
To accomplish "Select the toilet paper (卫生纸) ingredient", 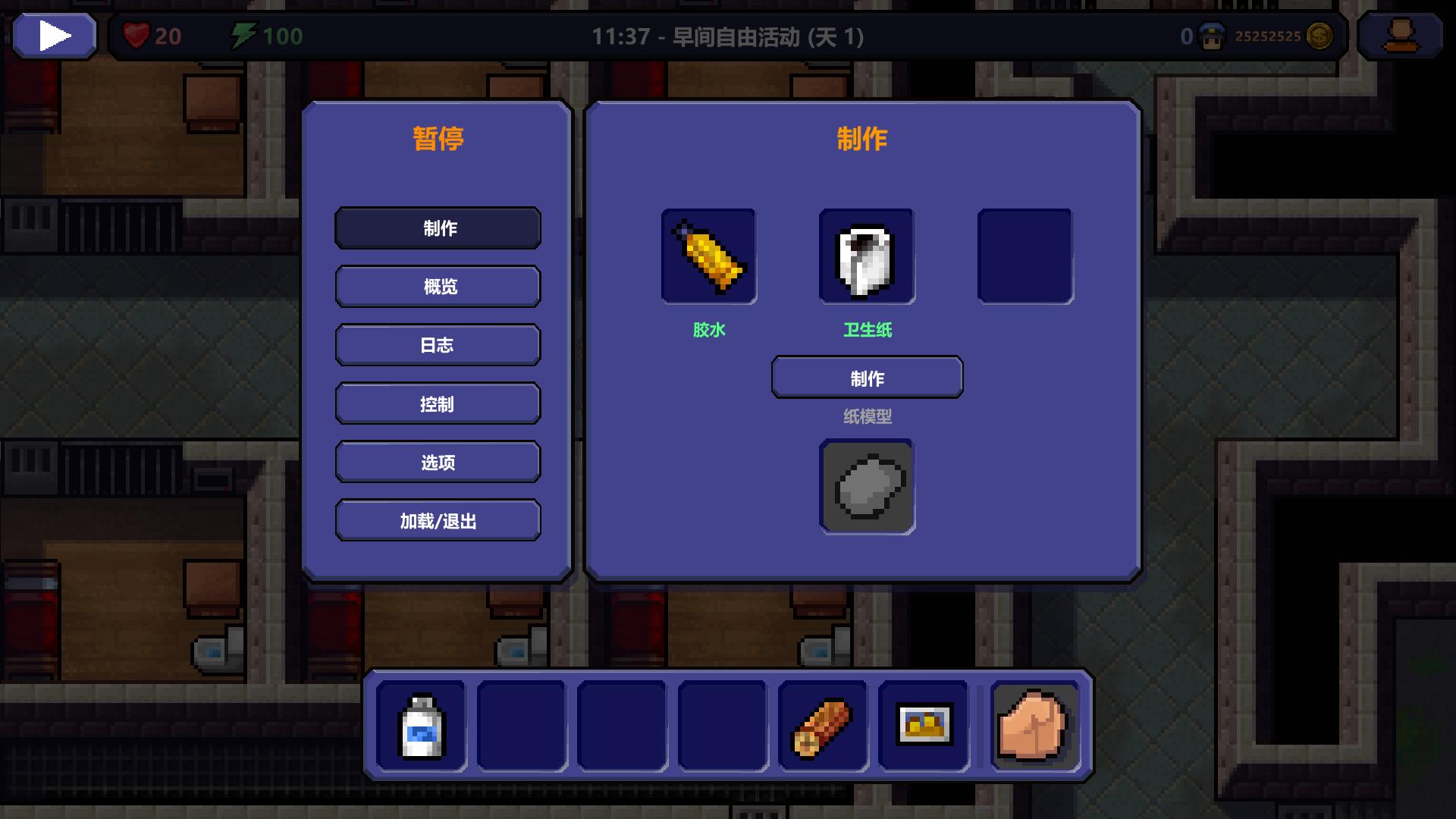I will [867, 256].
